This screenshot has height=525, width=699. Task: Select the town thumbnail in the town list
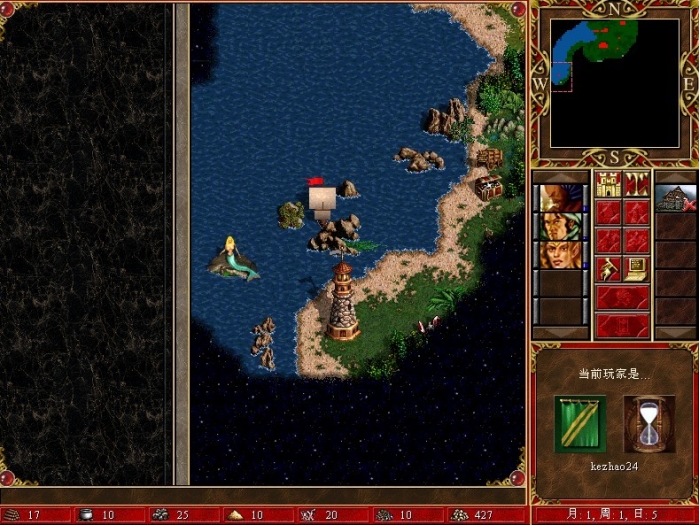click(676, 197)
